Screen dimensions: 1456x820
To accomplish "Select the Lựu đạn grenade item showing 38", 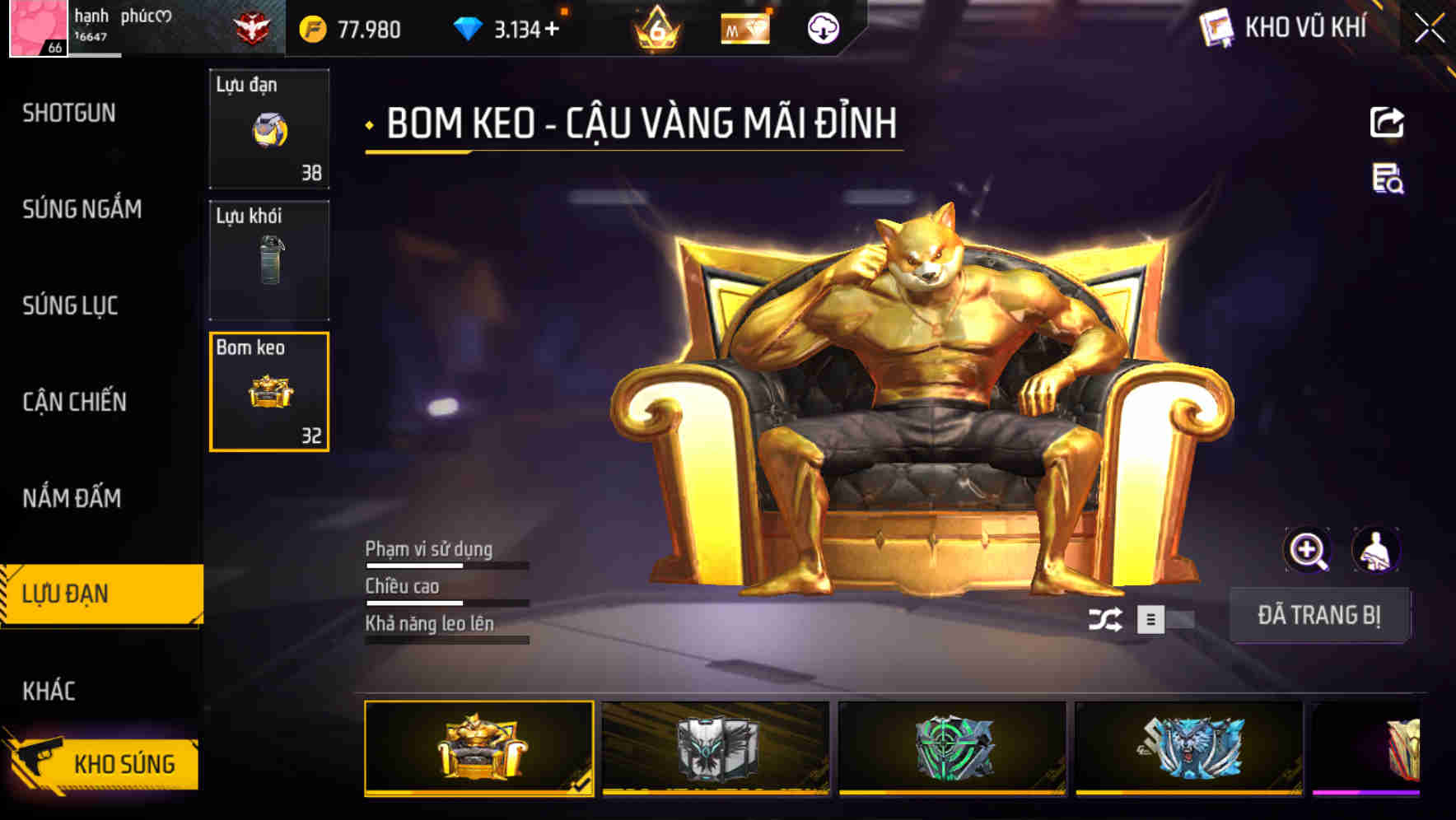I will click(269, 128).
